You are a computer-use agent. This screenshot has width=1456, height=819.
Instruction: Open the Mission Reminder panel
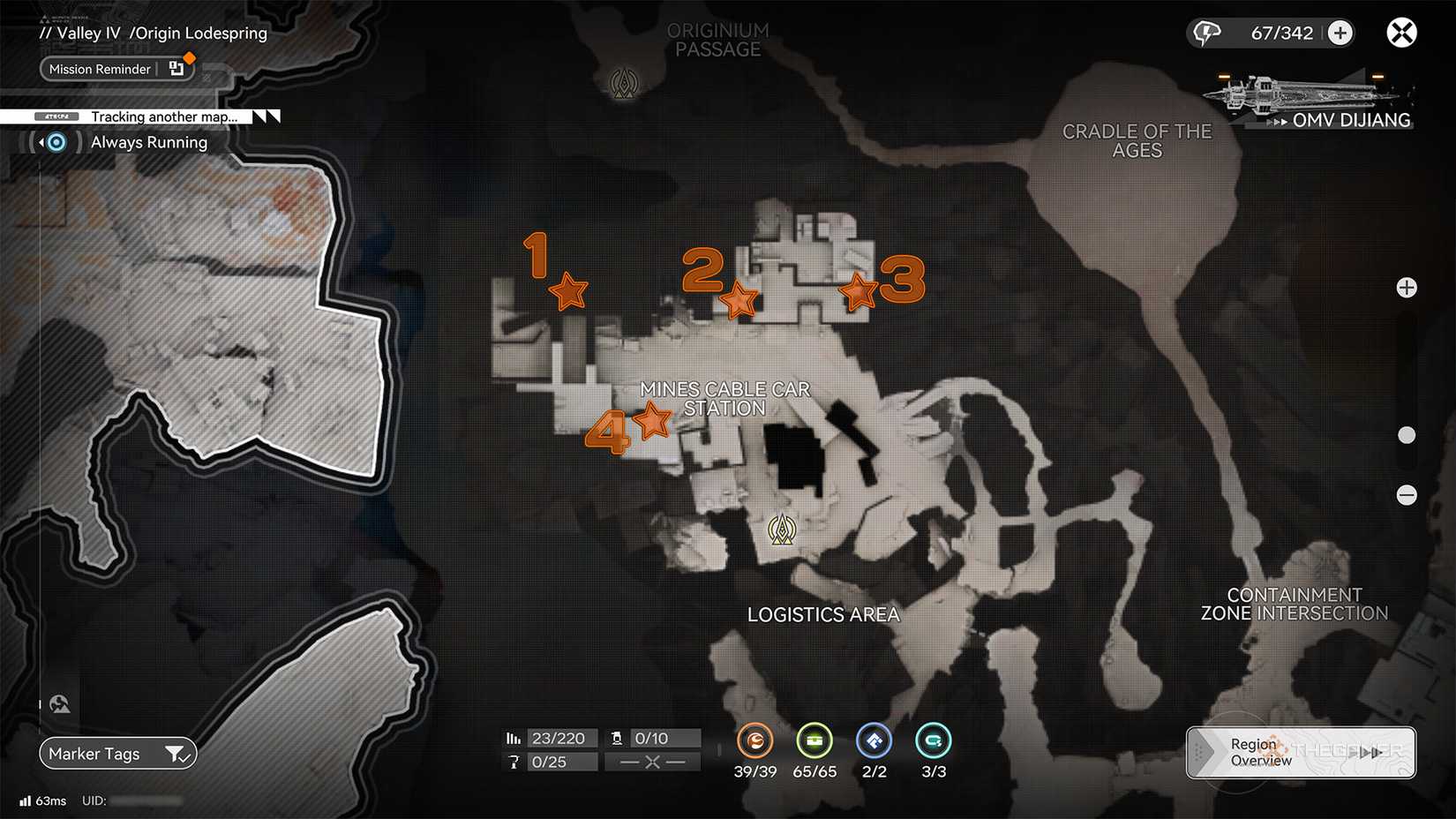tap(100, 69)
